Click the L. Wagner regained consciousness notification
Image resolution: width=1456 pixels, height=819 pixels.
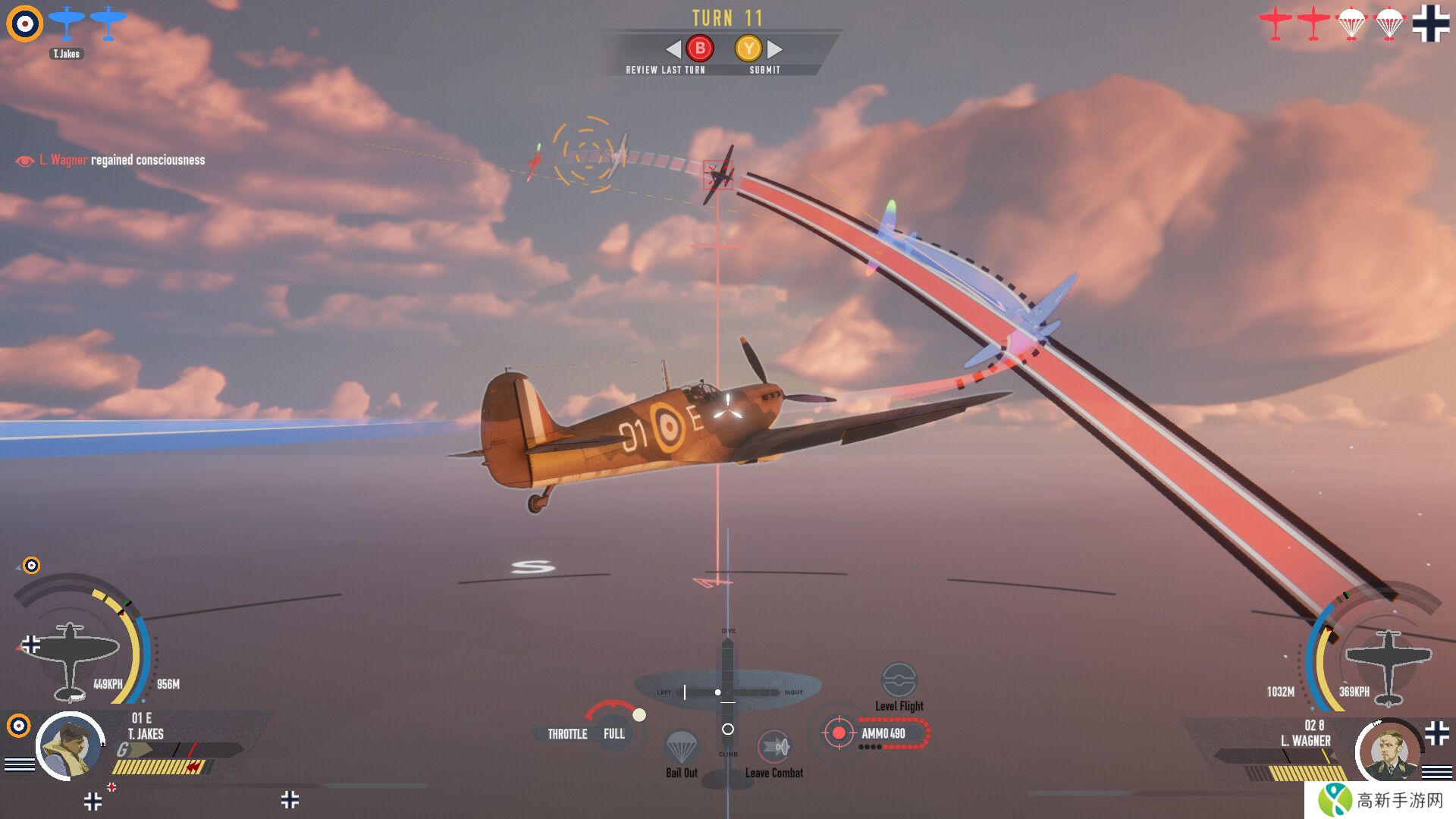(111, 160)
